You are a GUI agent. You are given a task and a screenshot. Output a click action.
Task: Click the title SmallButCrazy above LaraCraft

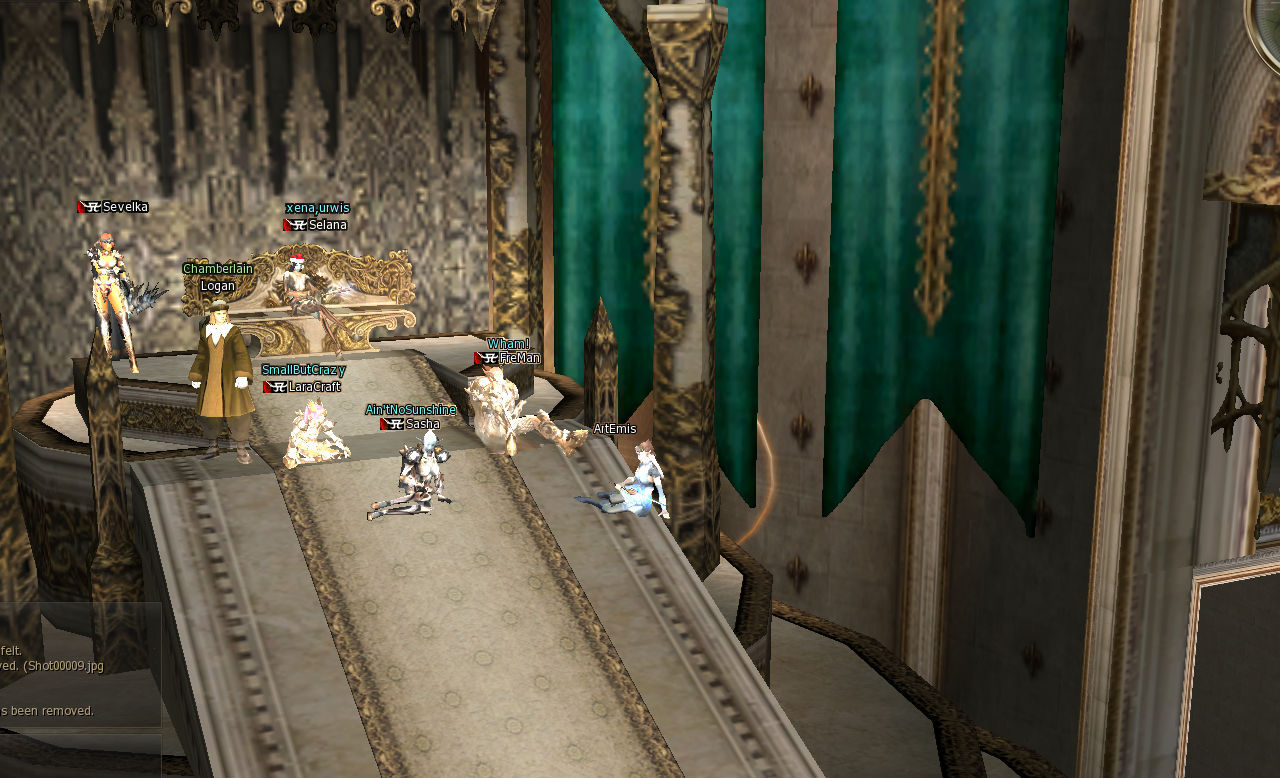303,370
